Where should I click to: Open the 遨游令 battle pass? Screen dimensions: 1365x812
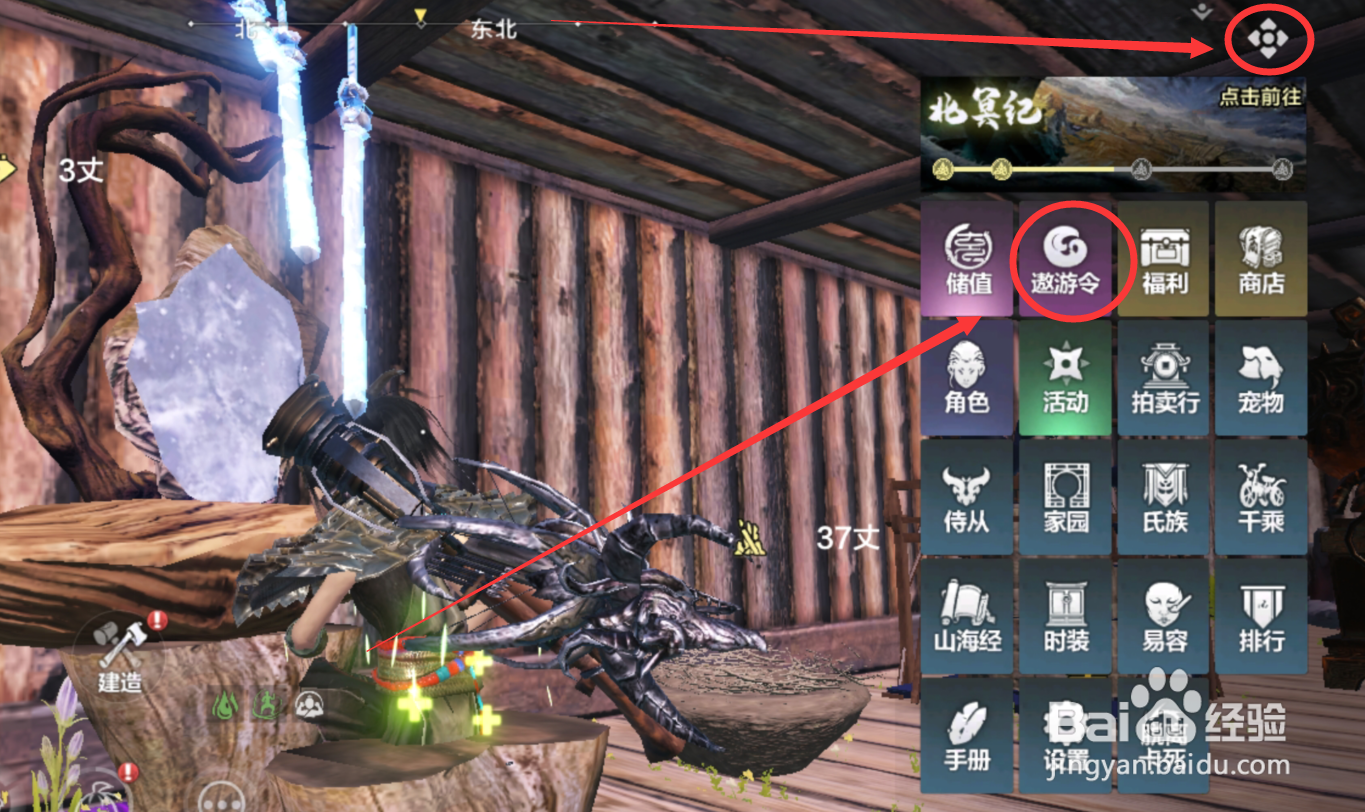point(1066,259)
